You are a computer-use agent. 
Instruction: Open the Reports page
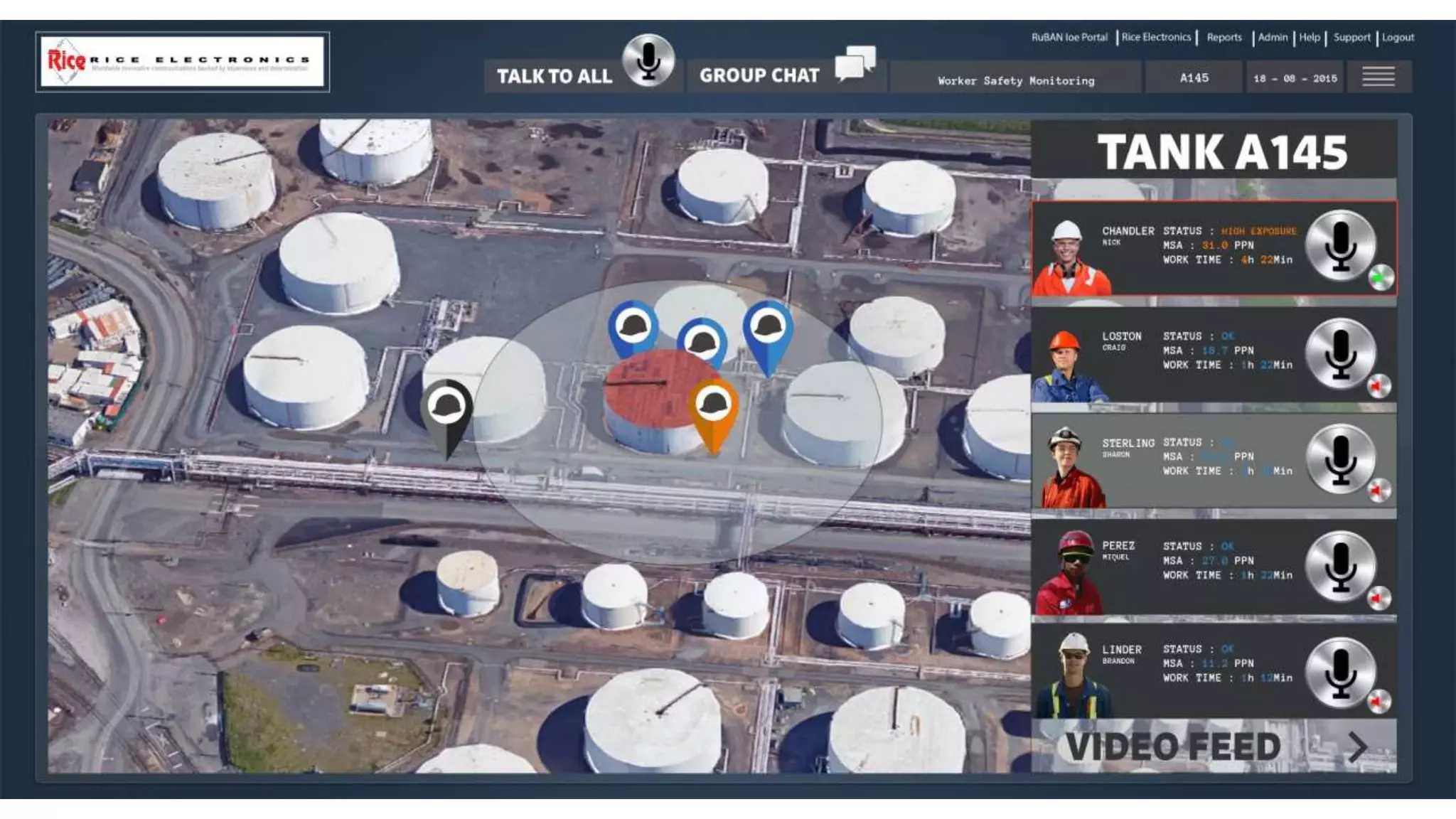(1224, 38)
